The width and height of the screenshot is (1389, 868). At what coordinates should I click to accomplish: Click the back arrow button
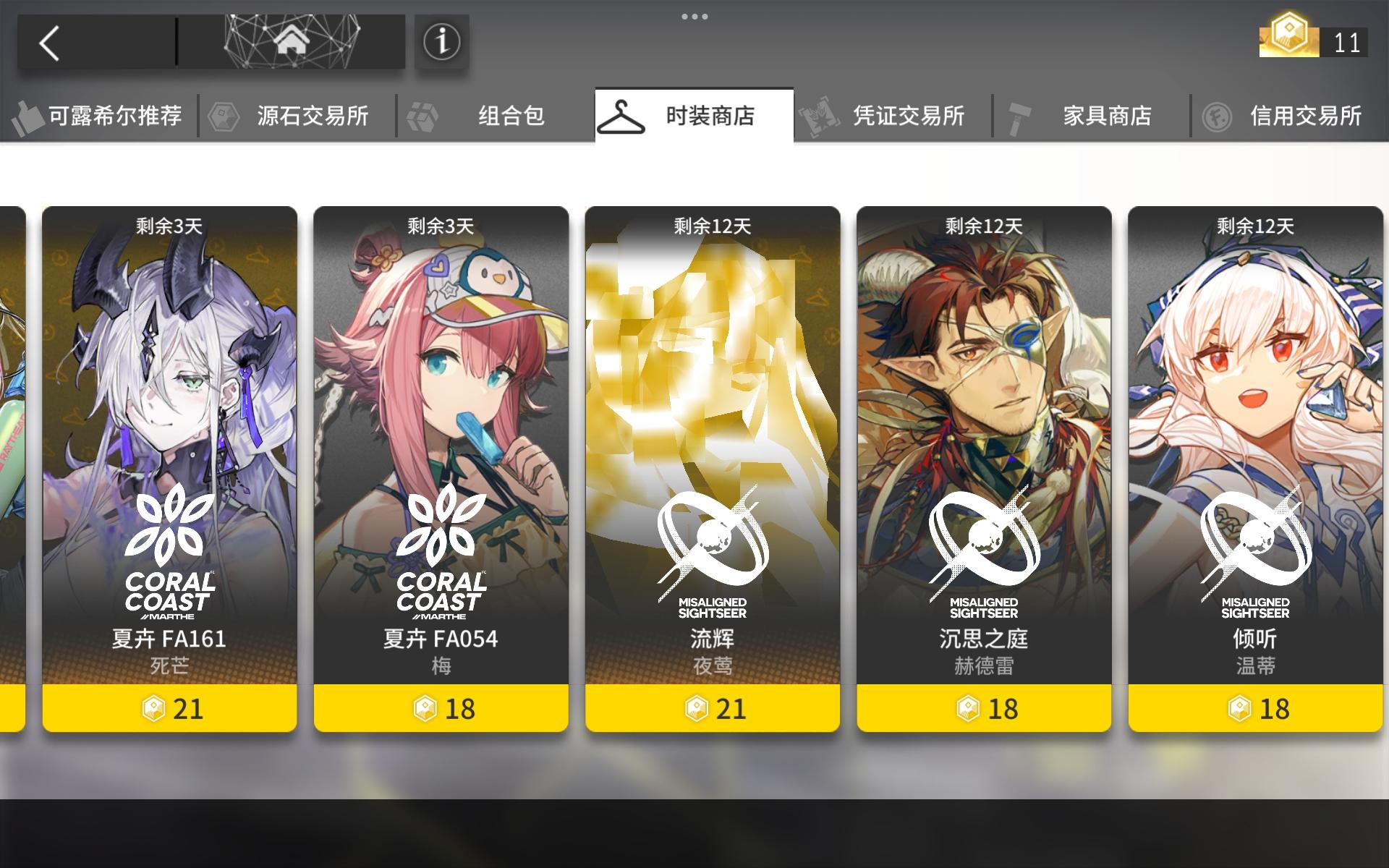[x=47, y=42]
